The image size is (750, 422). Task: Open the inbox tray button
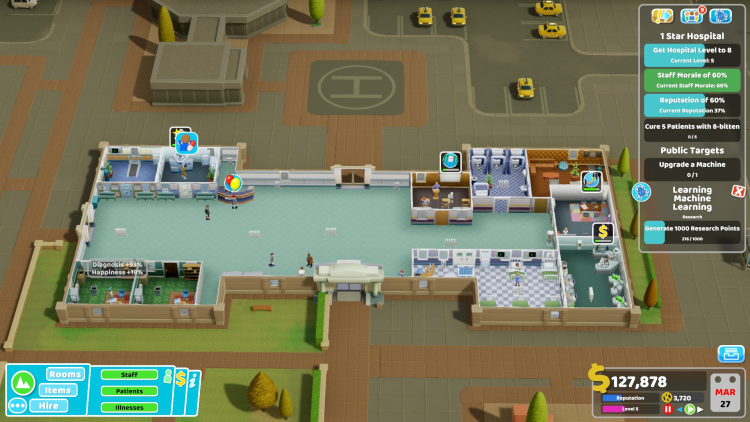coord(731,354)
